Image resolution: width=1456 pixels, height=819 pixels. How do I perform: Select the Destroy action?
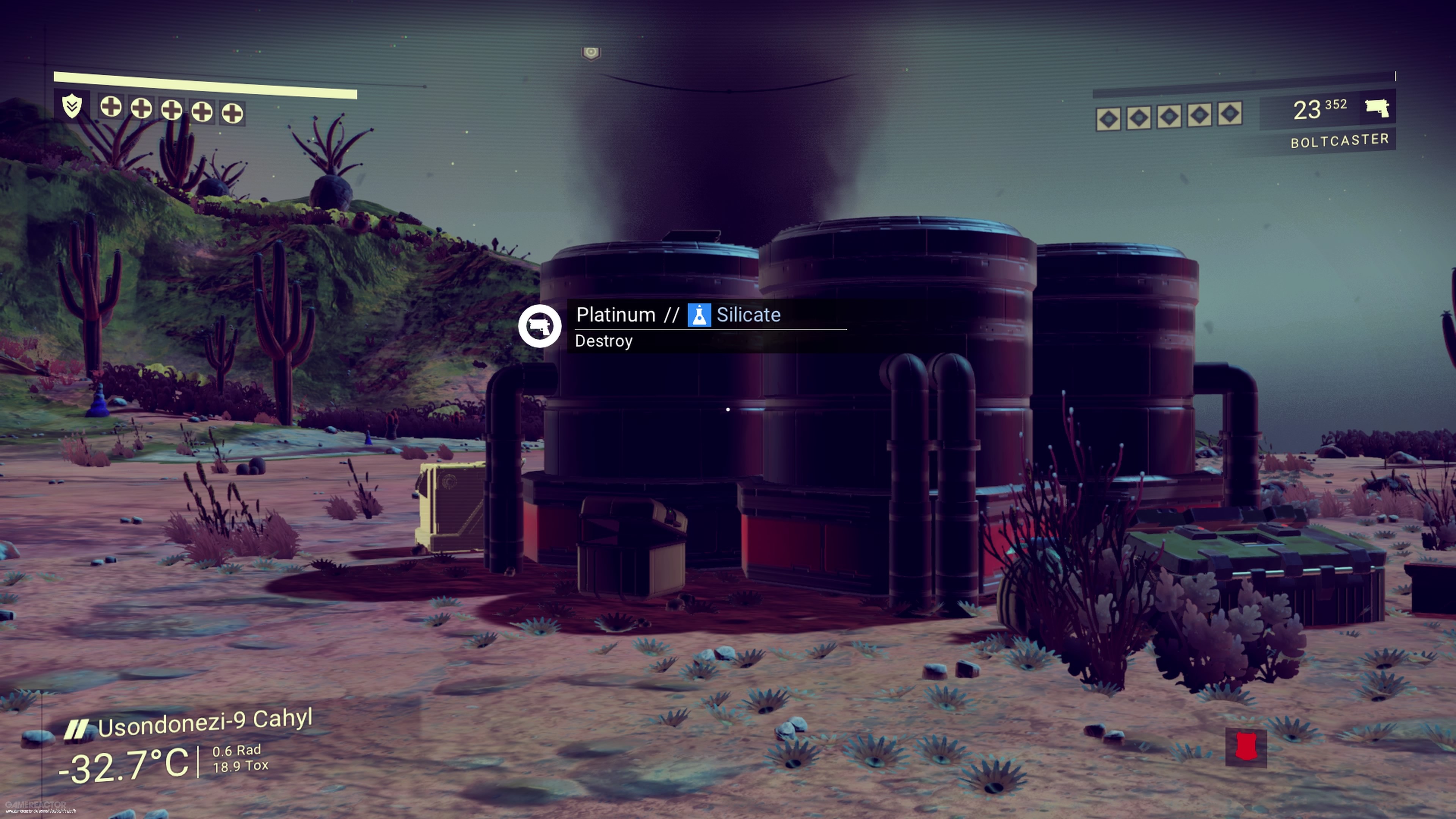pos(604,341)
